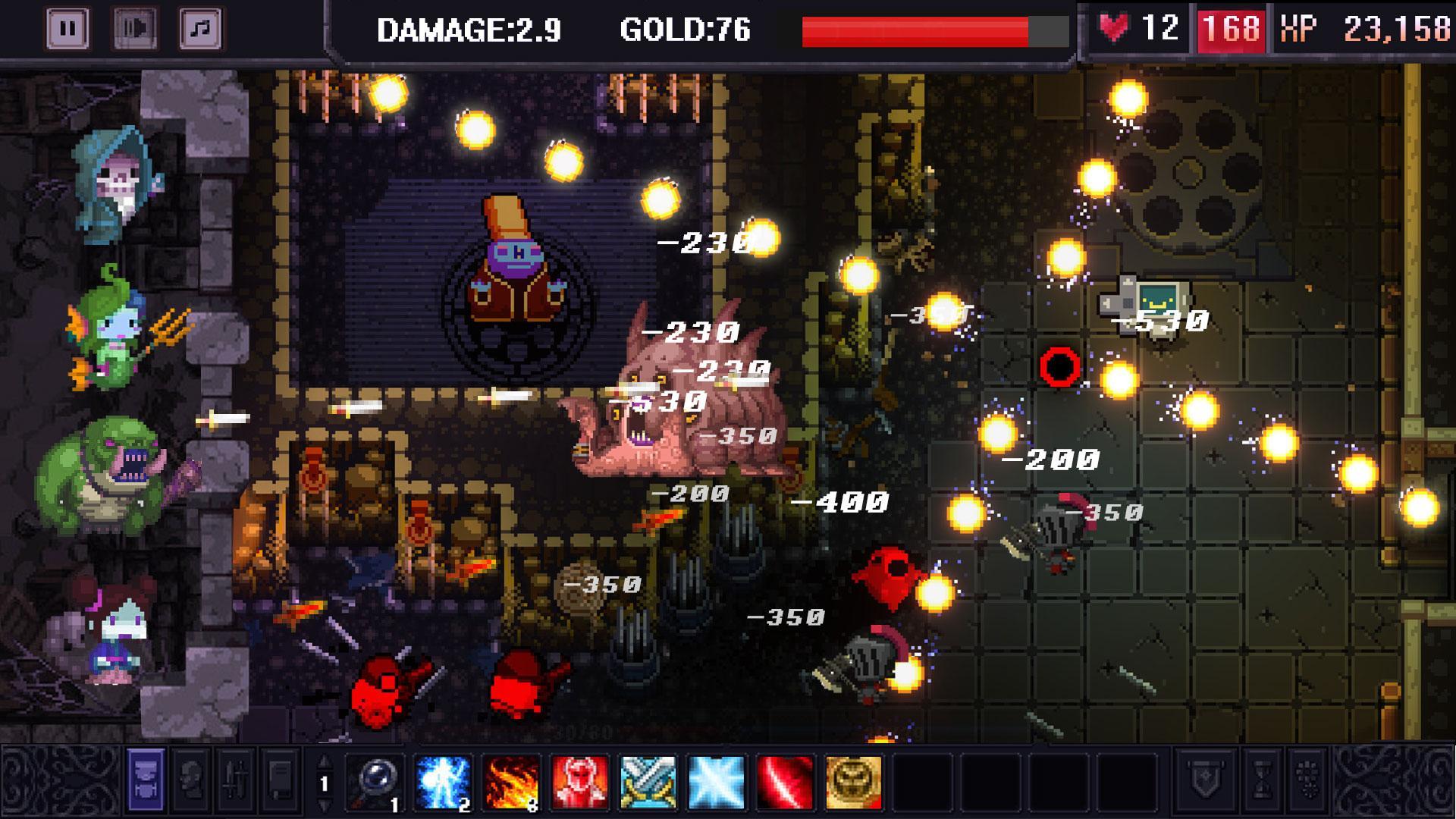This screenshot has height=819, width=1456.
Task: Toggle the sound effects speaker button
Action: click(x=135, y=27)
